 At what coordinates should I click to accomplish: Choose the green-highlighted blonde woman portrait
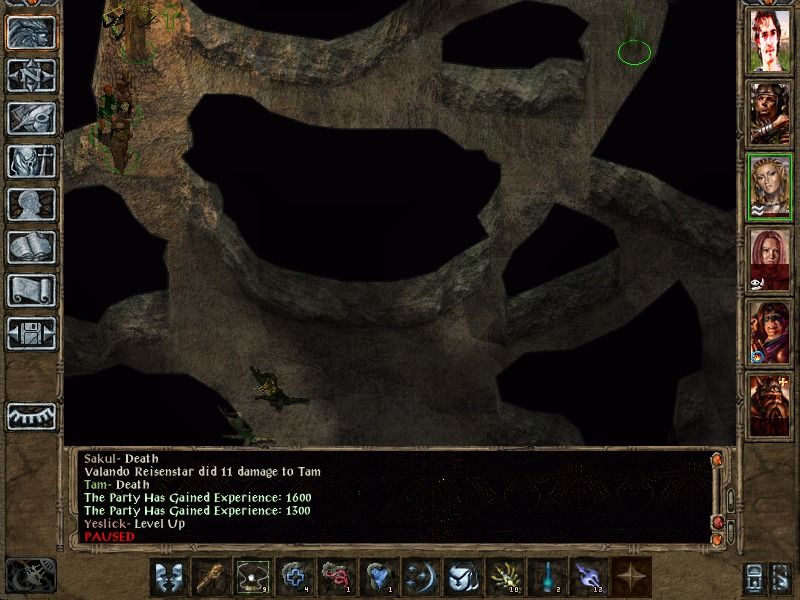click(x=769, y=186)
